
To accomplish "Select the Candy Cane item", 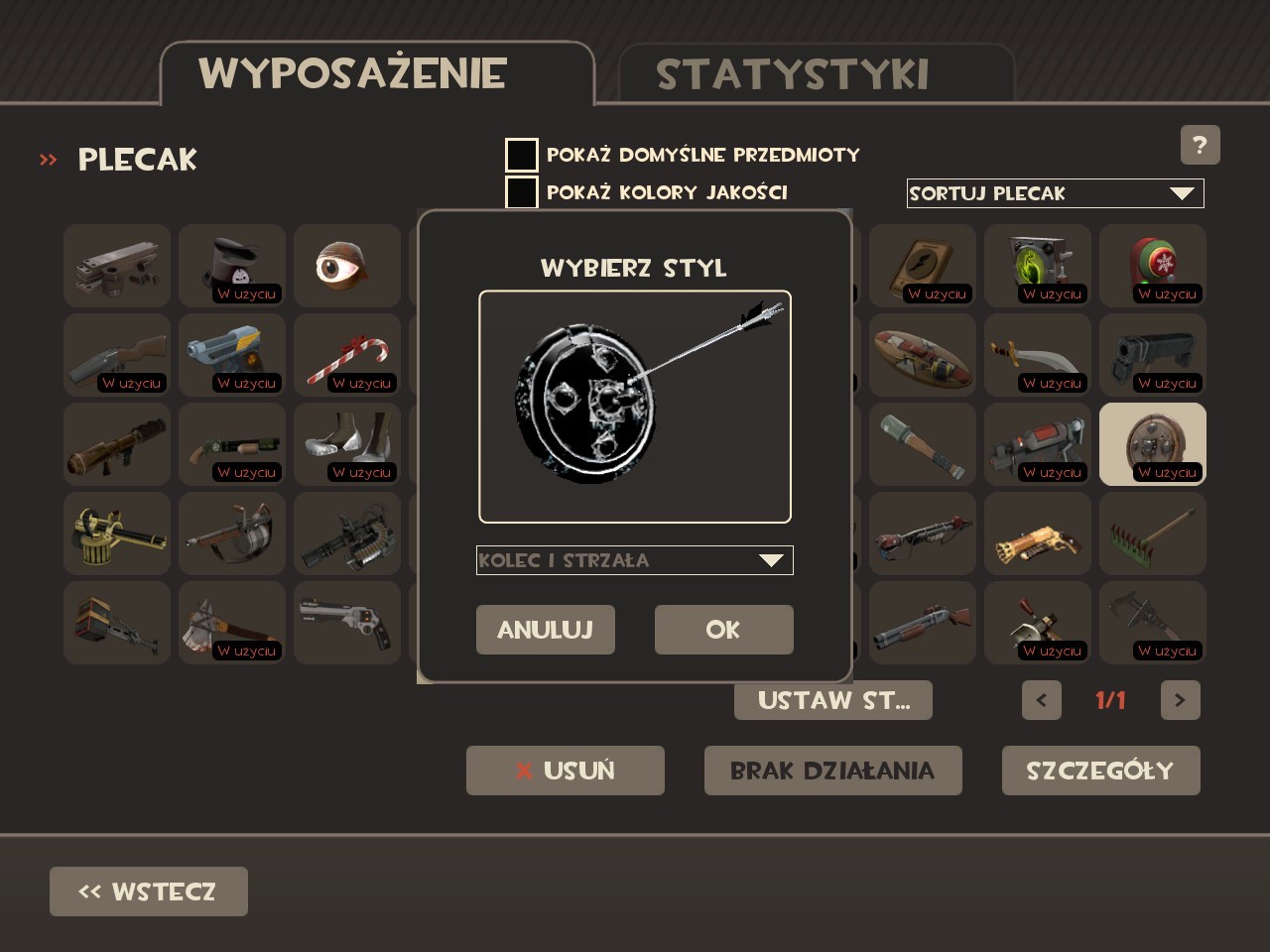I will [346, 355].
